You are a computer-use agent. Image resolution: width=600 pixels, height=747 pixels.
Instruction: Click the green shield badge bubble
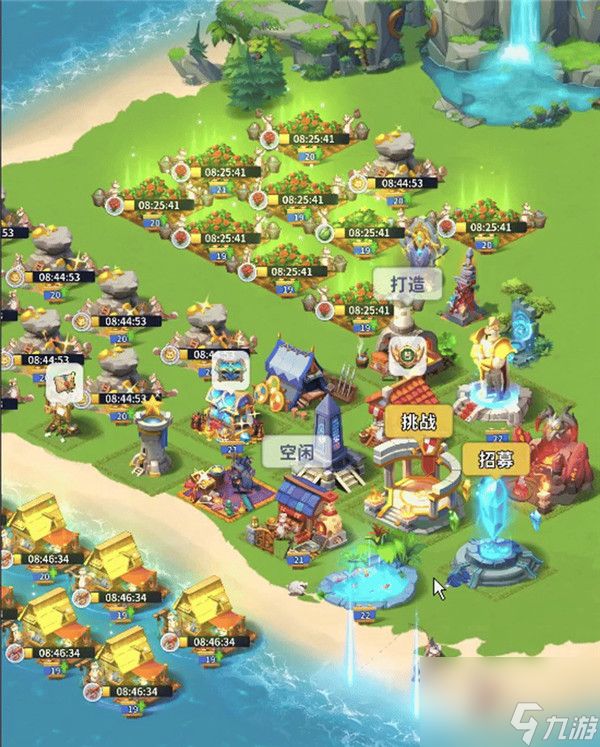[x=406, y=351]
